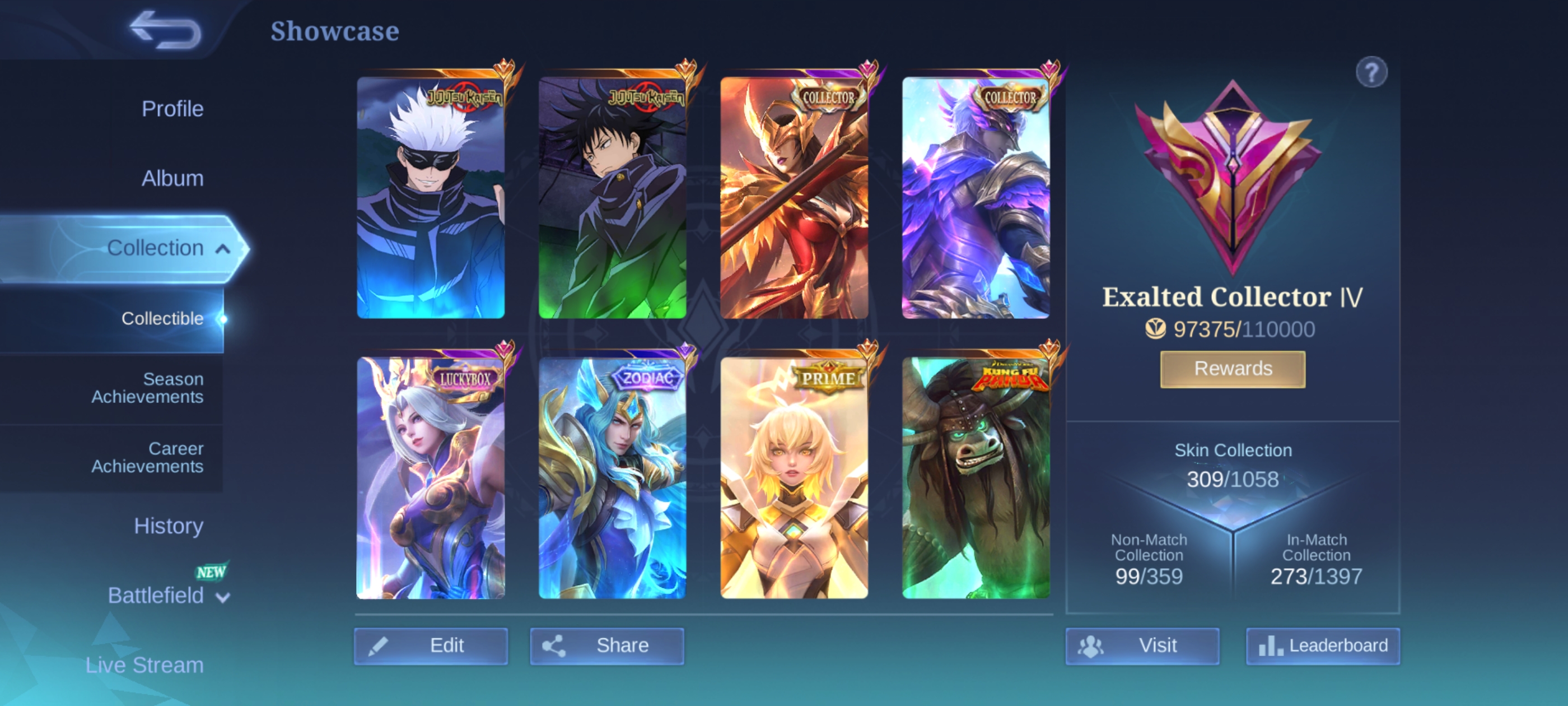View the Luckybox skin card
Viewport: 1568px width, 706px height.
tap(430, 477)
